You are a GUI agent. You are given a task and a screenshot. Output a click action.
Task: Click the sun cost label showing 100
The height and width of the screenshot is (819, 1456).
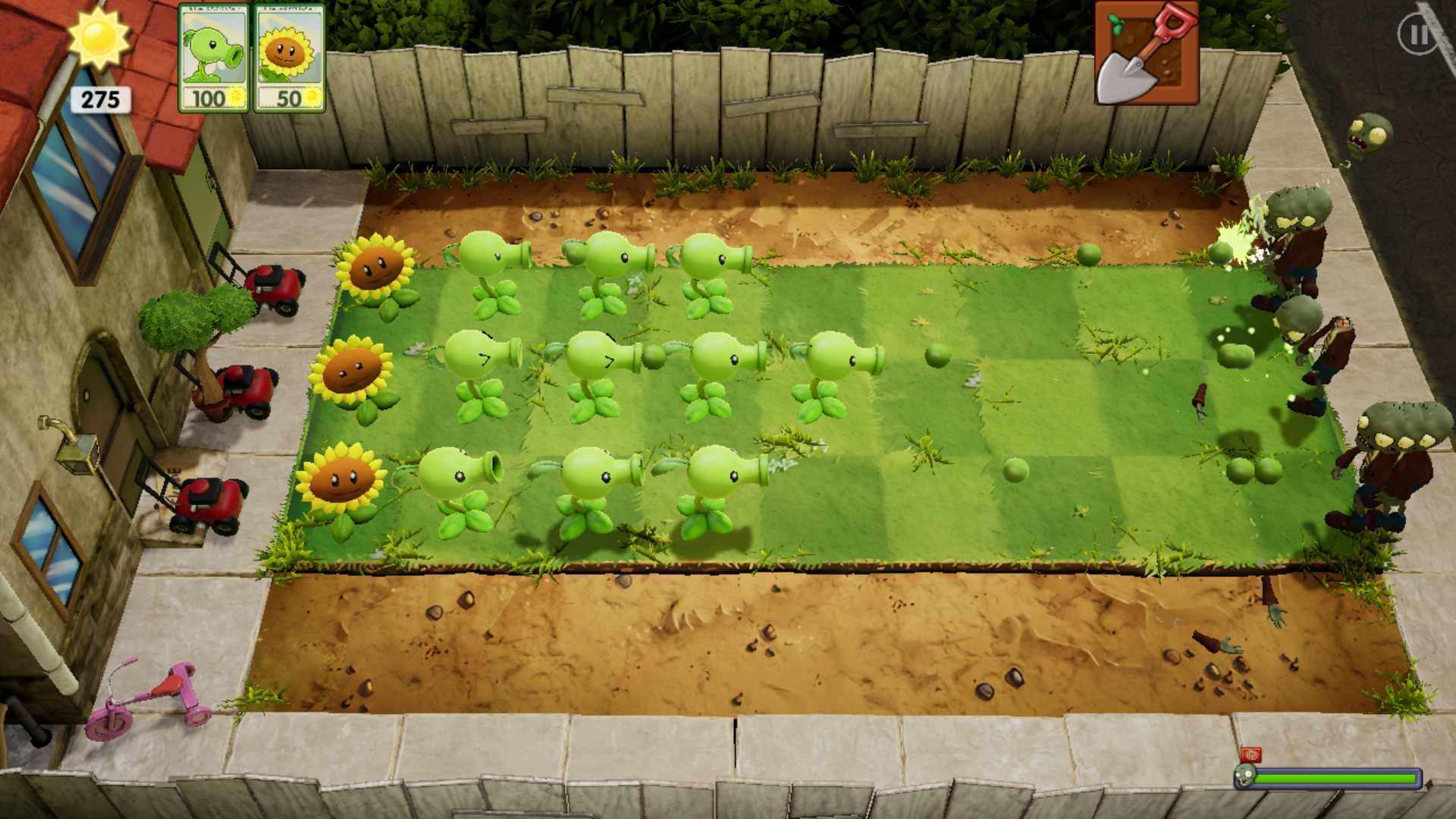click(207, 99)
